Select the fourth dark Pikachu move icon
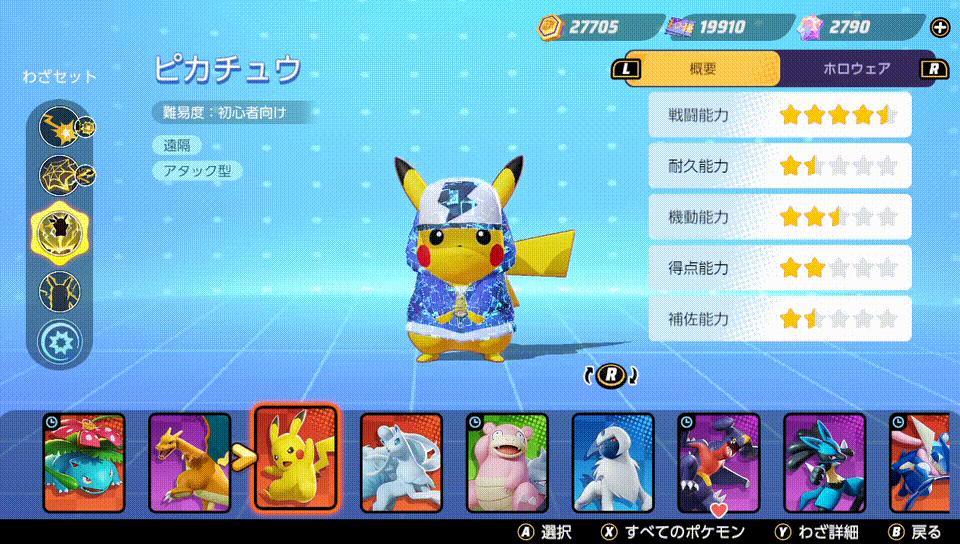Viewport: 960px width, 544px height. [59, 291]
